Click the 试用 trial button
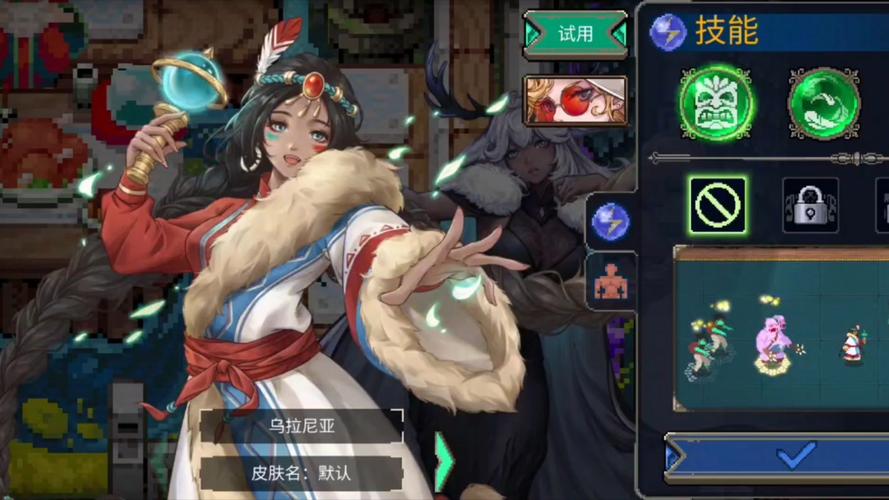 click(575, 34)
